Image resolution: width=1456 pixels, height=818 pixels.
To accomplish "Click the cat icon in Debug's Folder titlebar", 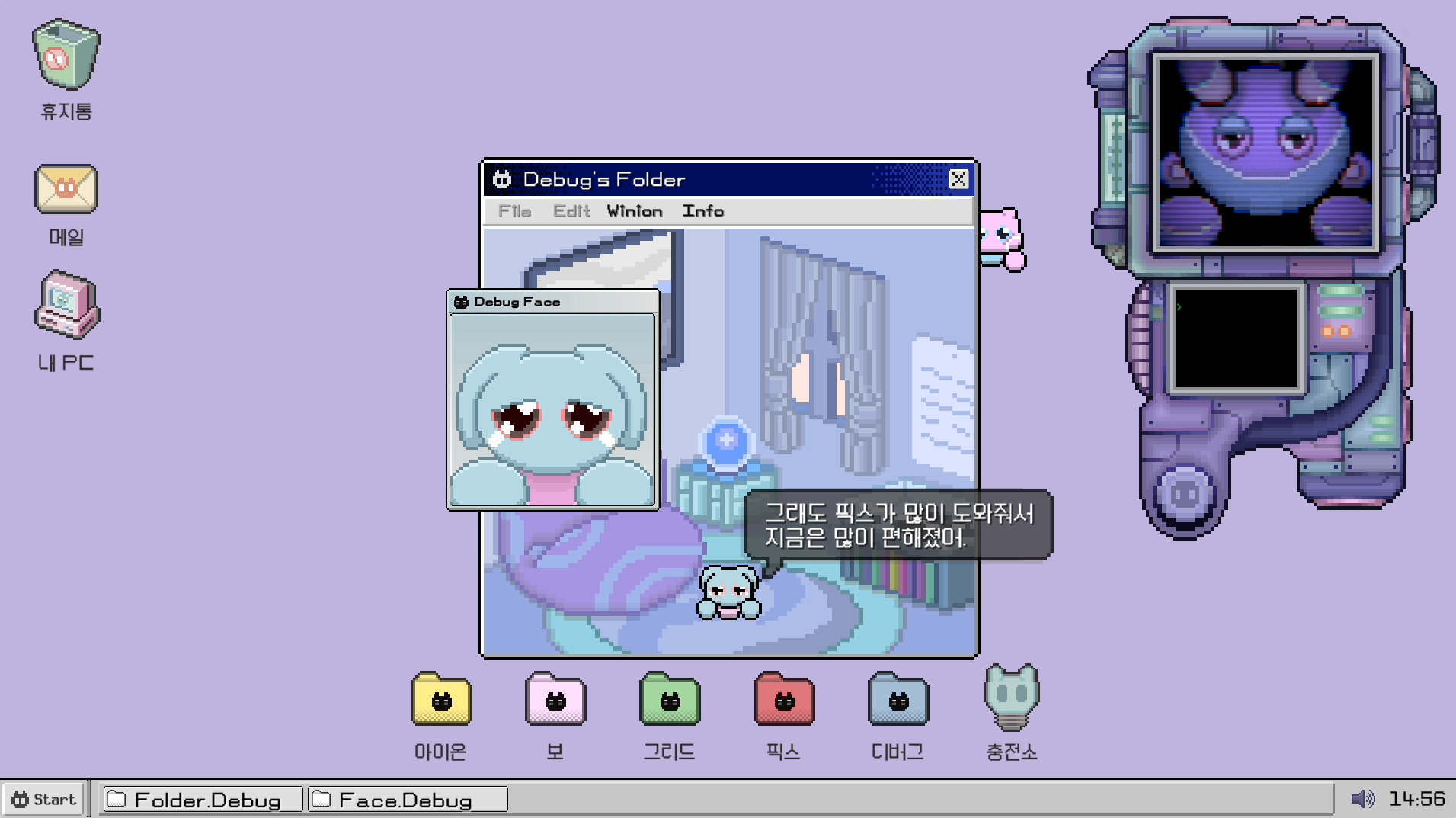I will pos(502,179).
